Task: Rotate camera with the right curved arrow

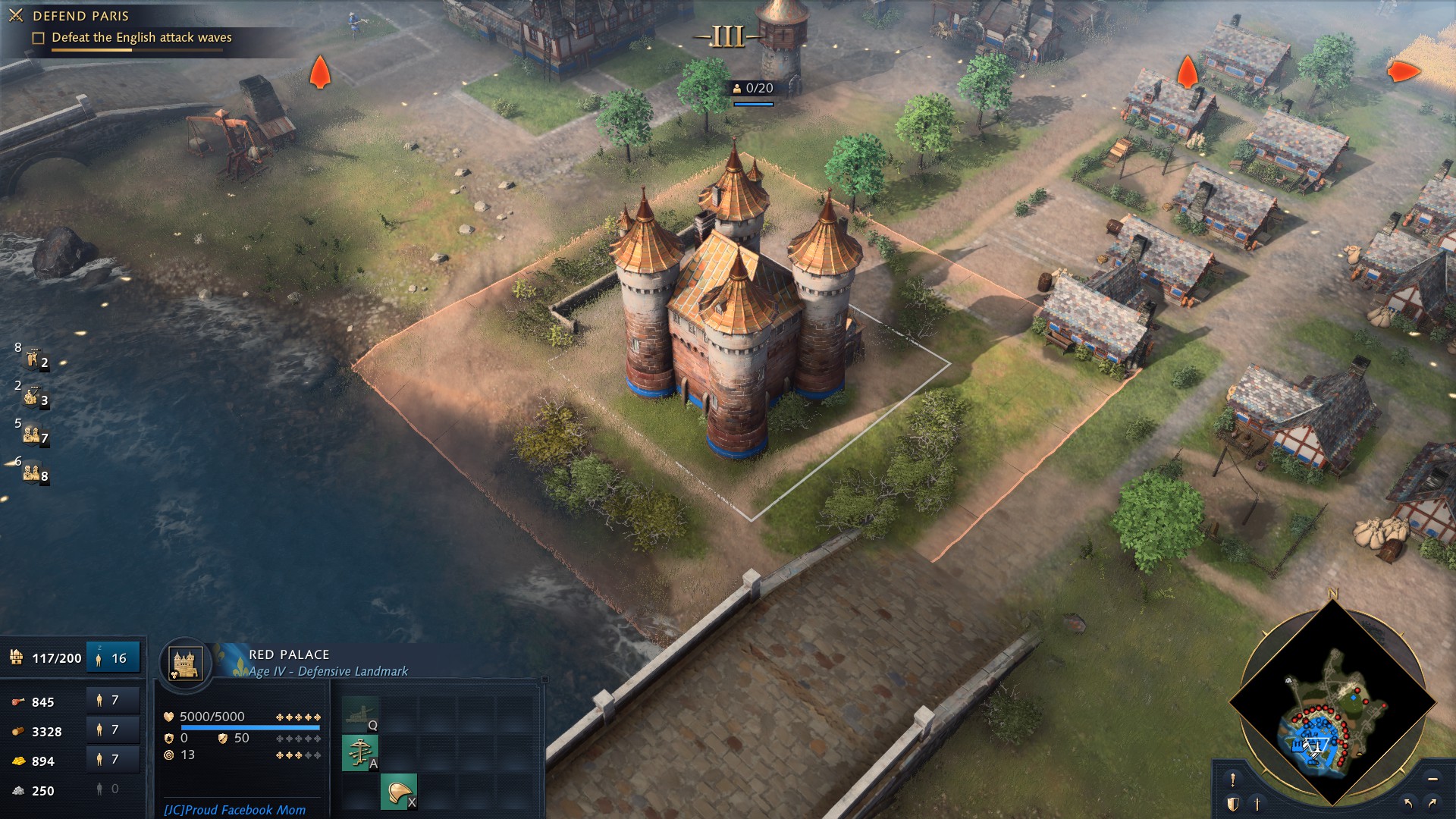Action: pos(1432,803)
